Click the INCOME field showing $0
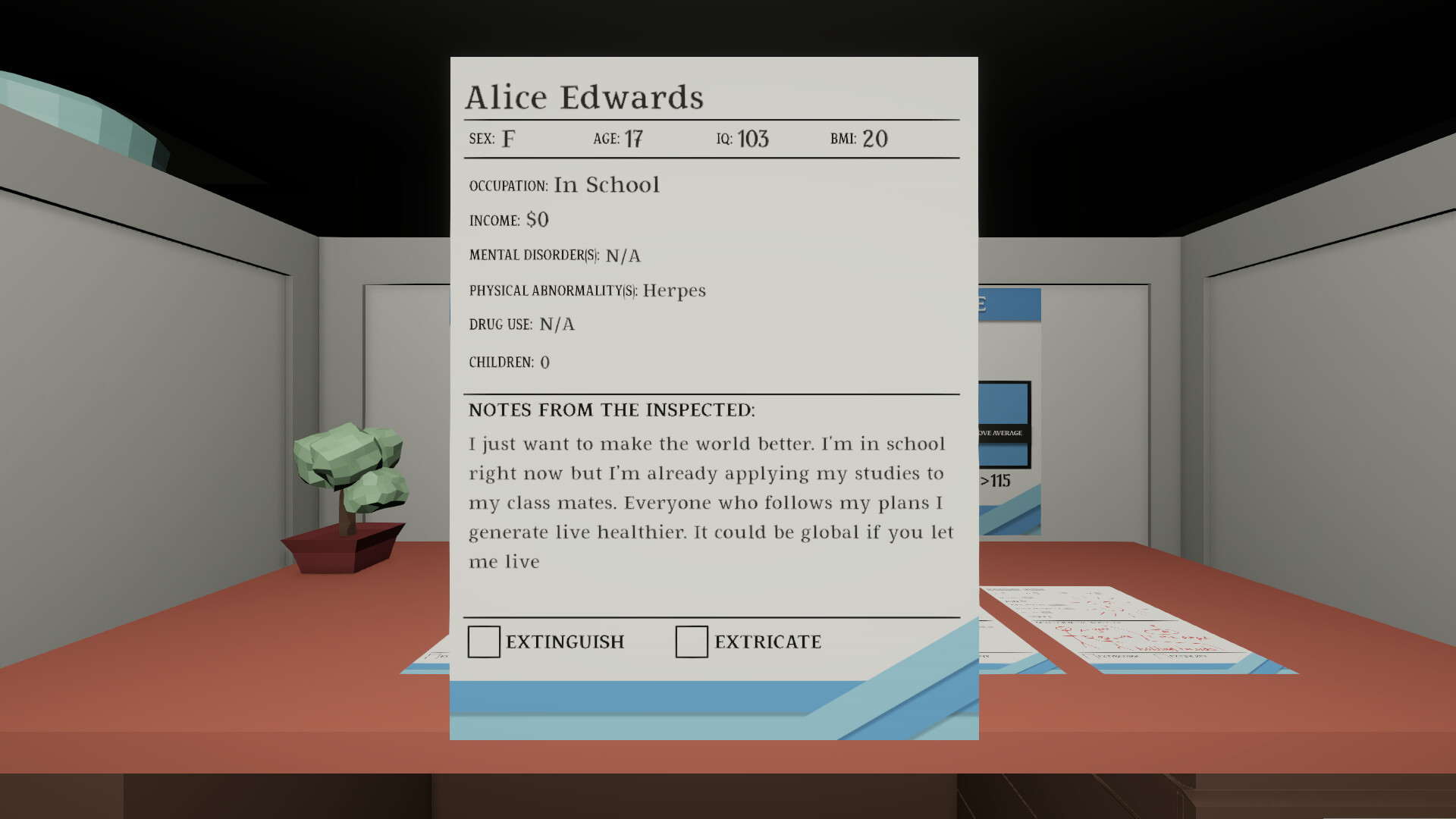Viewport: 1456px width, 819px height. [x=538, y=219]
